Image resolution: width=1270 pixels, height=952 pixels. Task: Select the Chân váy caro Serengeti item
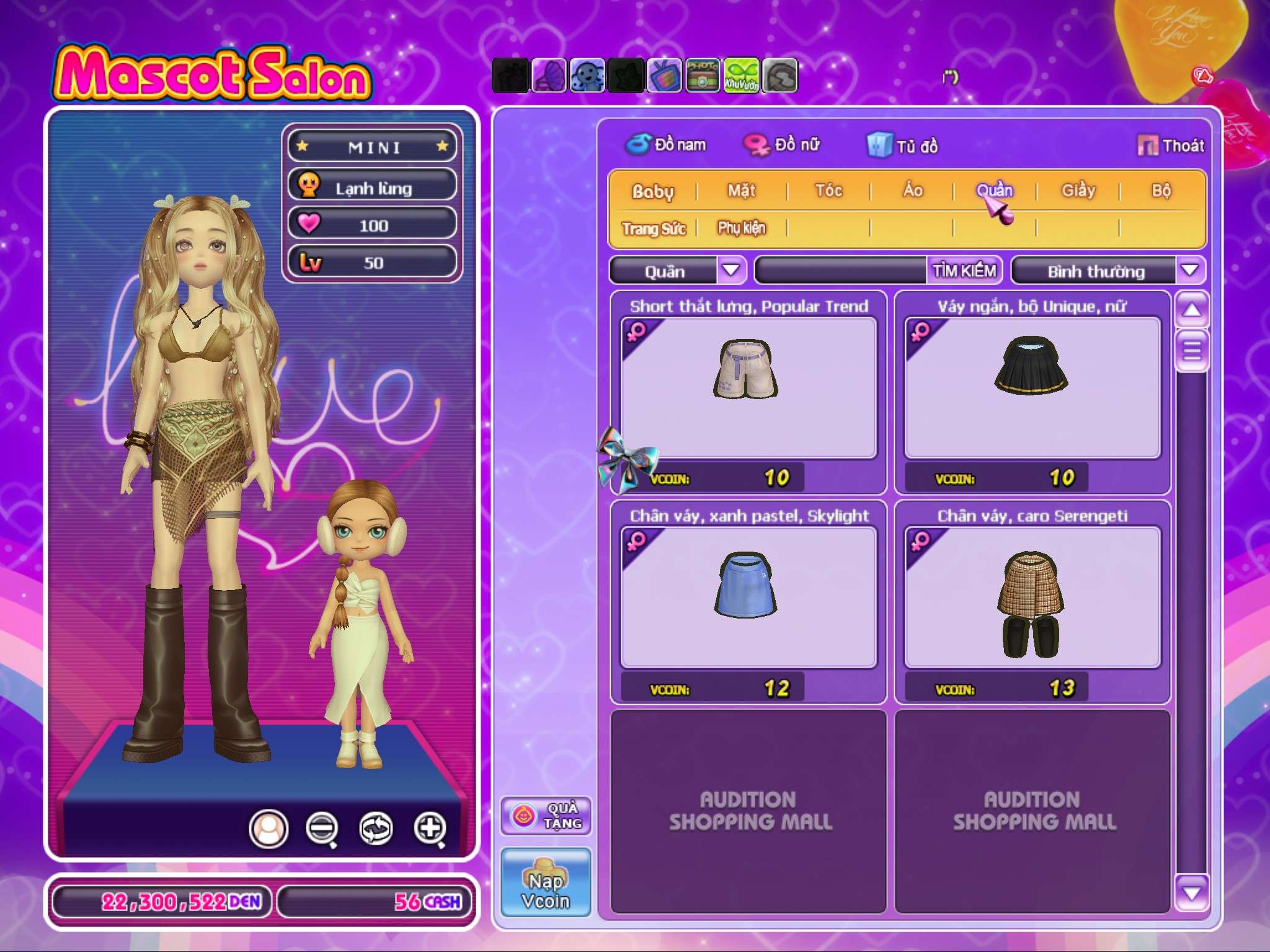pos(1032,597)
